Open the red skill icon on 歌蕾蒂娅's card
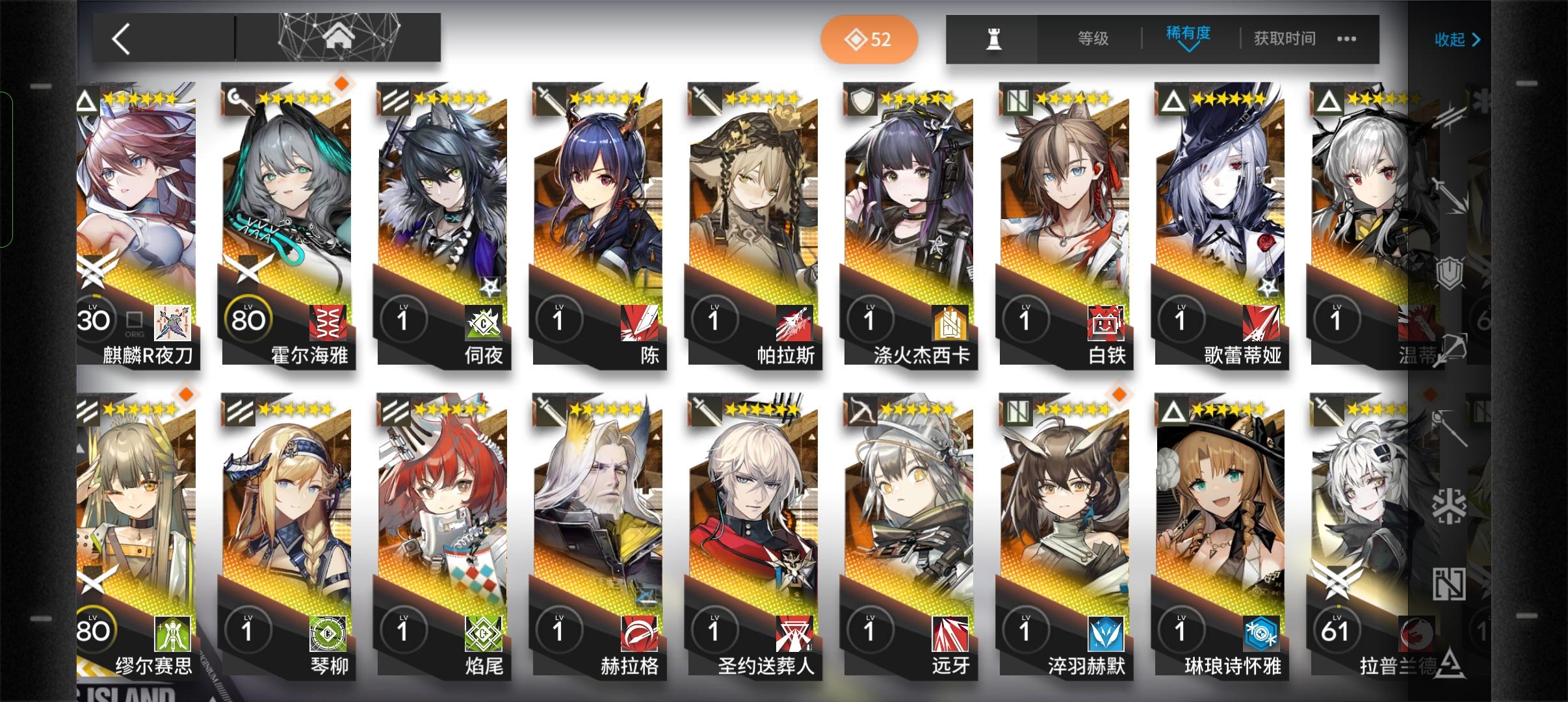 (x=1261, y=324)
